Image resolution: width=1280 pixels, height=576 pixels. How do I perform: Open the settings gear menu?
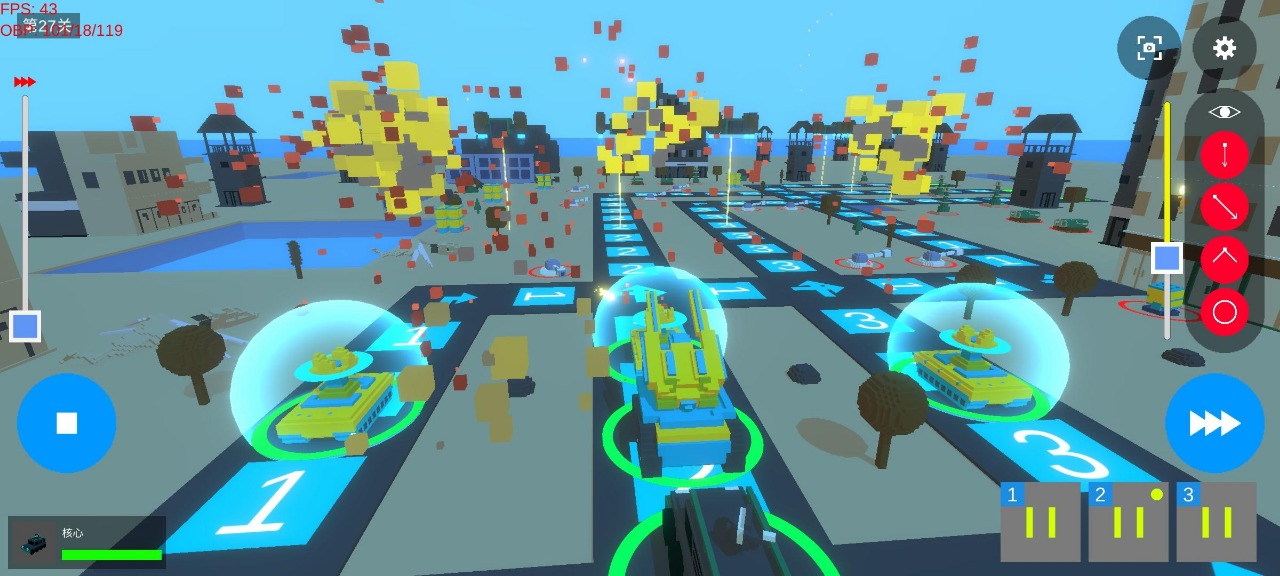coord(1224,48)
